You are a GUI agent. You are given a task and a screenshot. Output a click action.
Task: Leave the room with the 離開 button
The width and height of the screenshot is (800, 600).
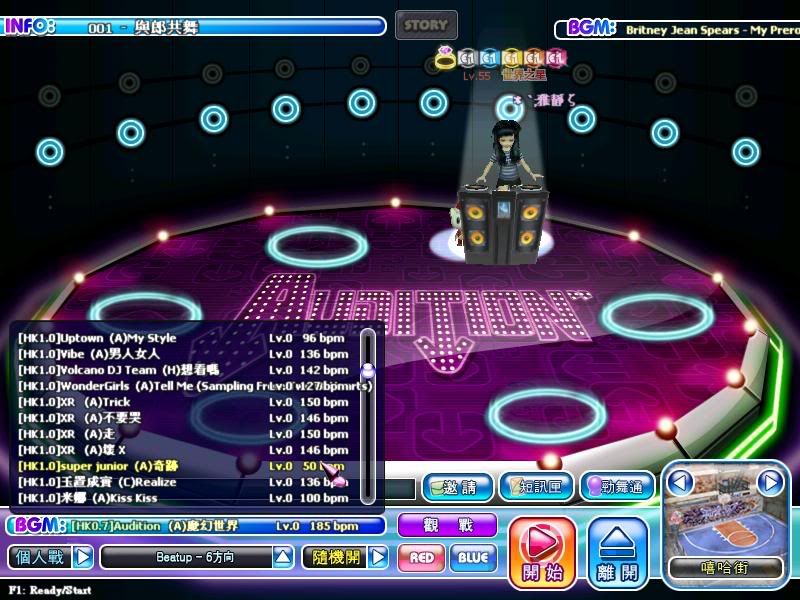point(618,551)
